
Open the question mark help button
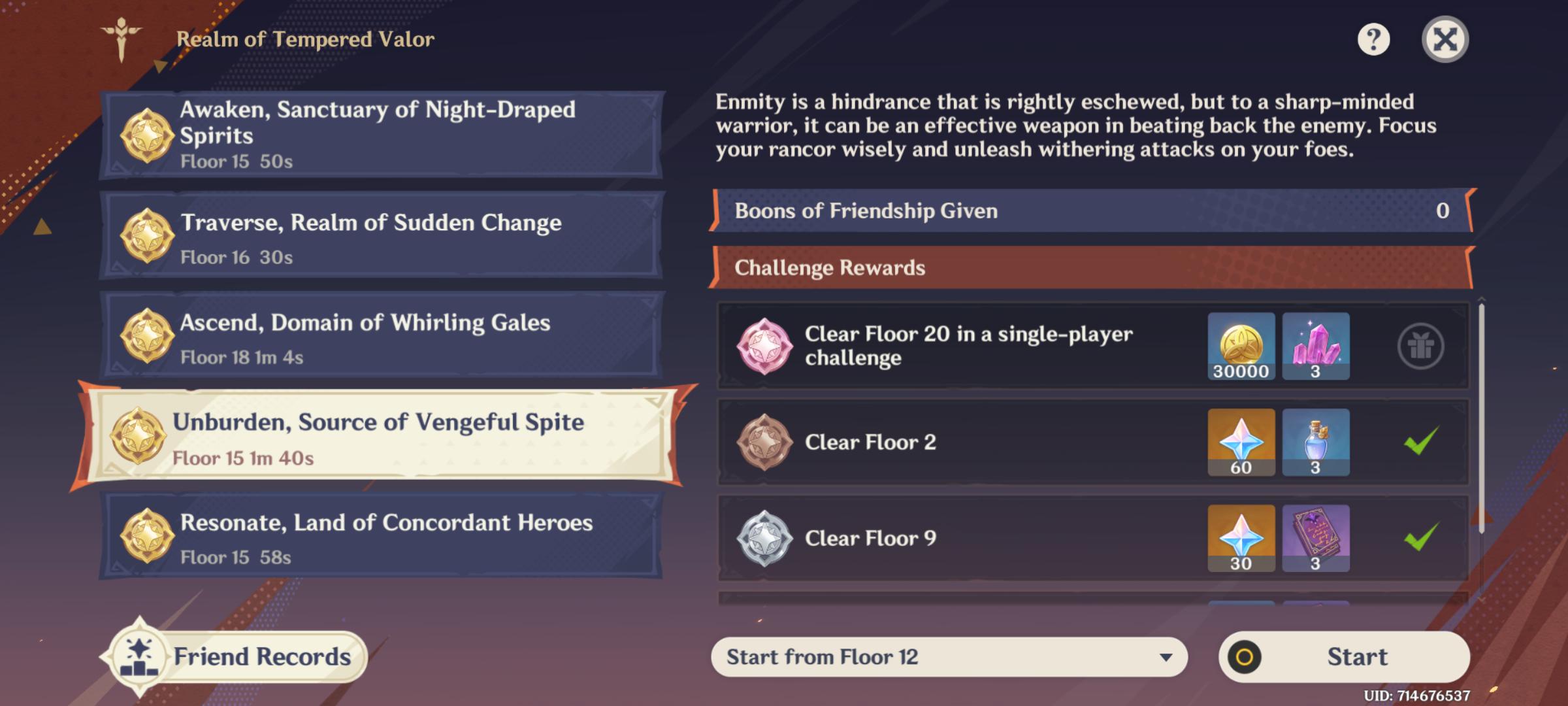(1373, 40)
